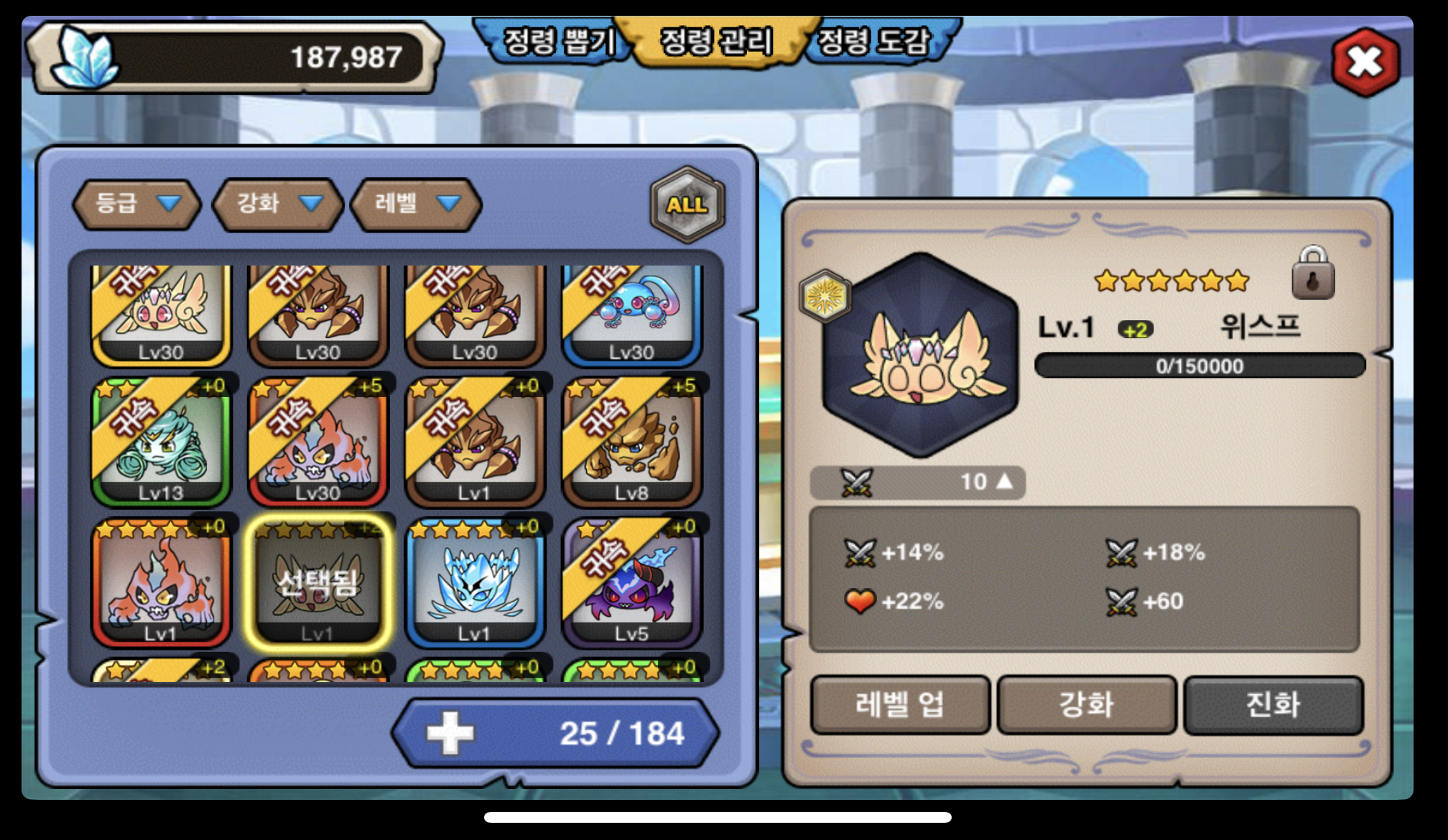The width and height of the screenshot is (1448, 840).
Task: Select the selected 위스프 card marked 선택됨
Action: click(317, 583)
